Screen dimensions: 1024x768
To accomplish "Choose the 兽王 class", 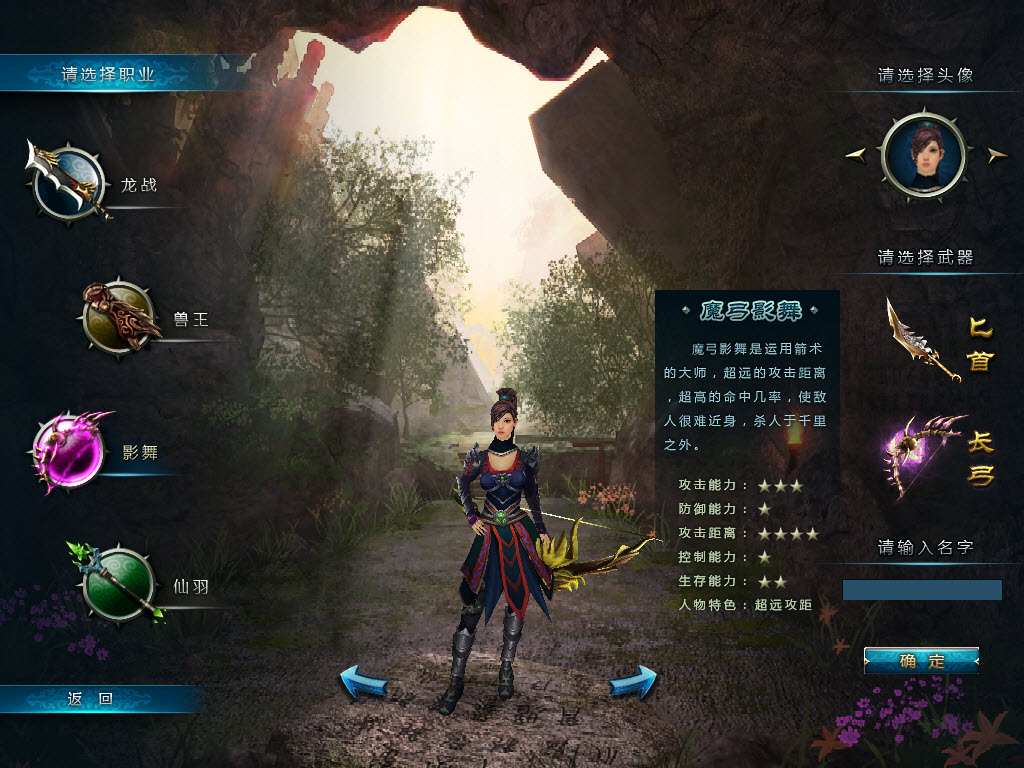I will [x=118, y=318].
